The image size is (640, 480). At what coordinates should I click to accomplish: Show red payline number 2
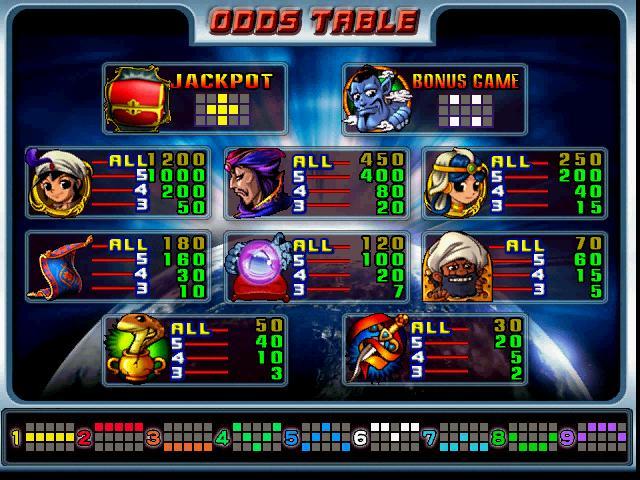click(x=108, y=437)
